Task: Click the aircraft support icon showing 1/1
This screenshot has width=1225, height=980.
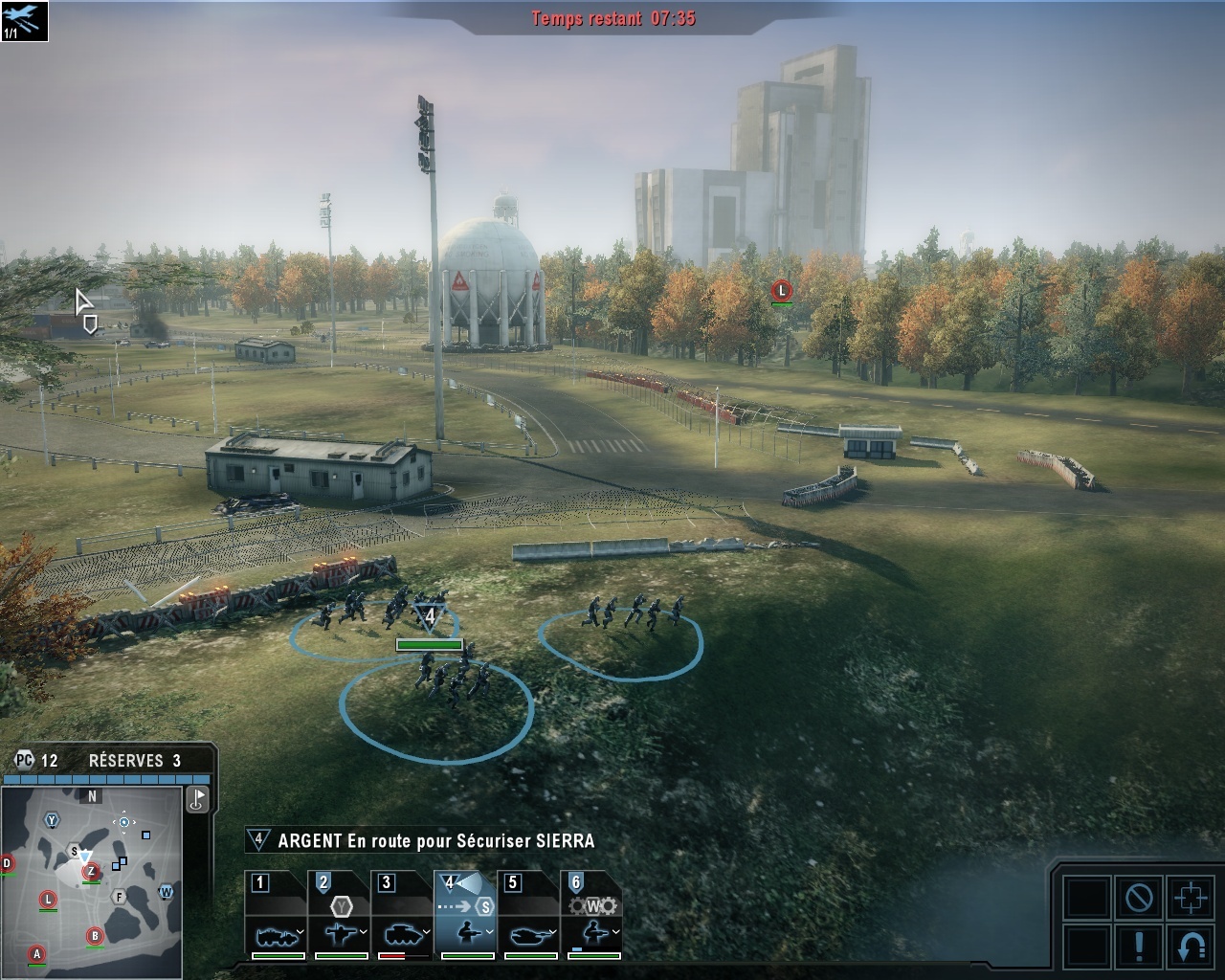Action: (24, 20)
